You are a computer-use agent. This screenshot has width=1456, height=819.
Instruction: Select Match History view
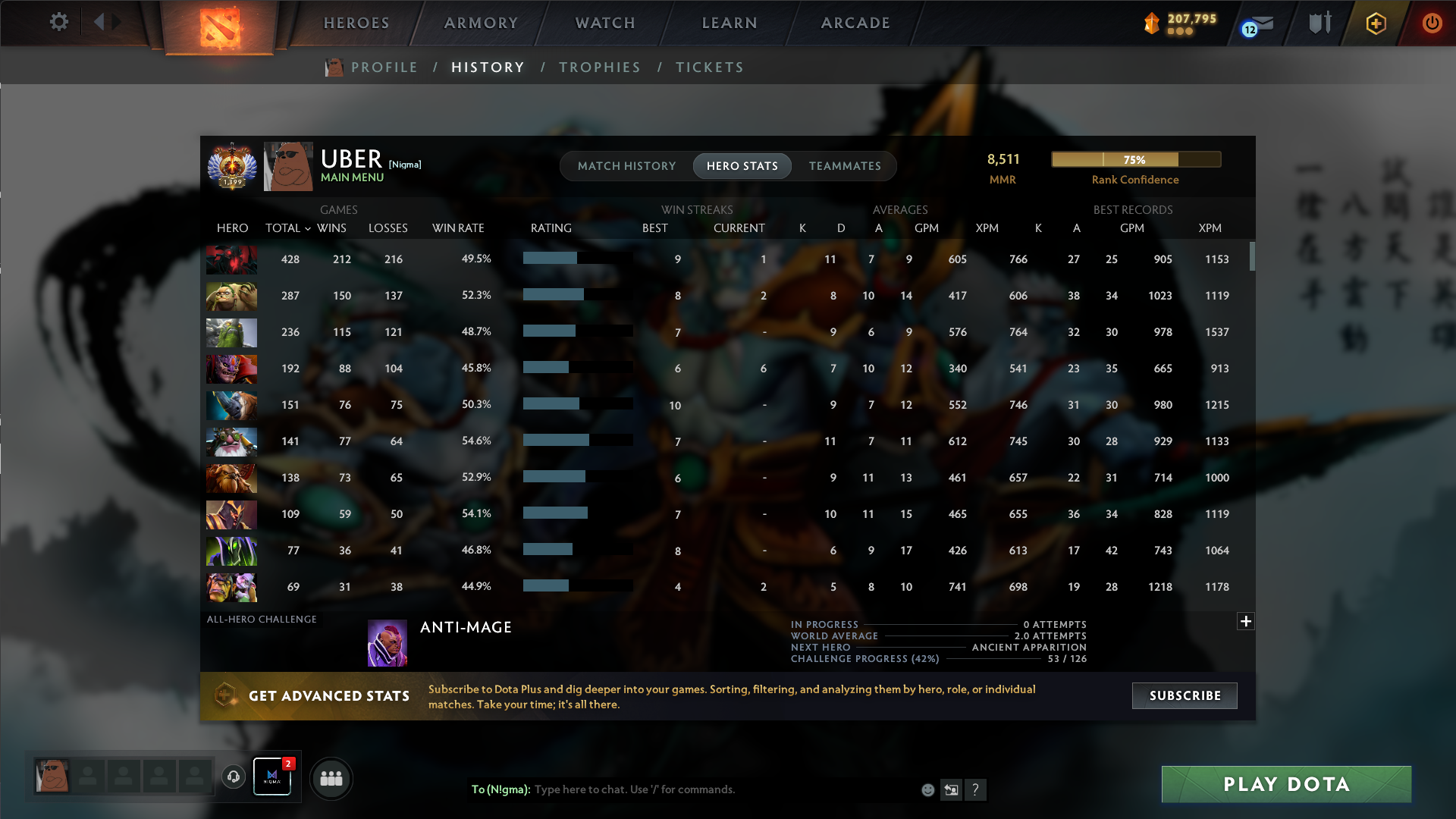tap(626, 165)
